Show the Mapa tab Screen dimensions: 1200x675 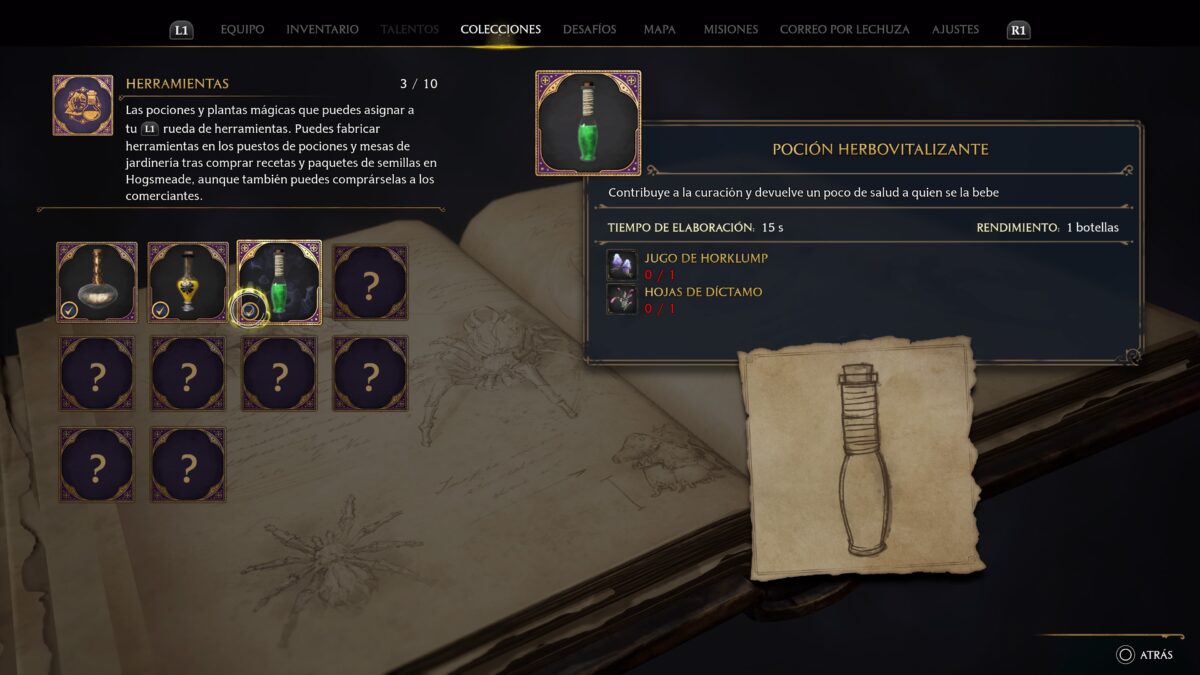pos(659,30)
